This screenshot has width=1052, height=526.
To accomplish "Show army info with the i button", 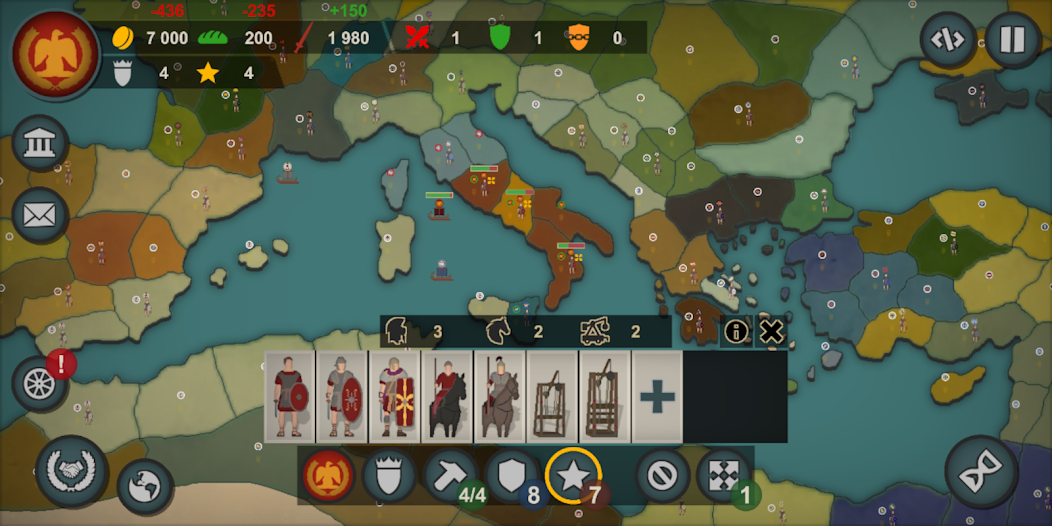I will (x=736, y=332).
